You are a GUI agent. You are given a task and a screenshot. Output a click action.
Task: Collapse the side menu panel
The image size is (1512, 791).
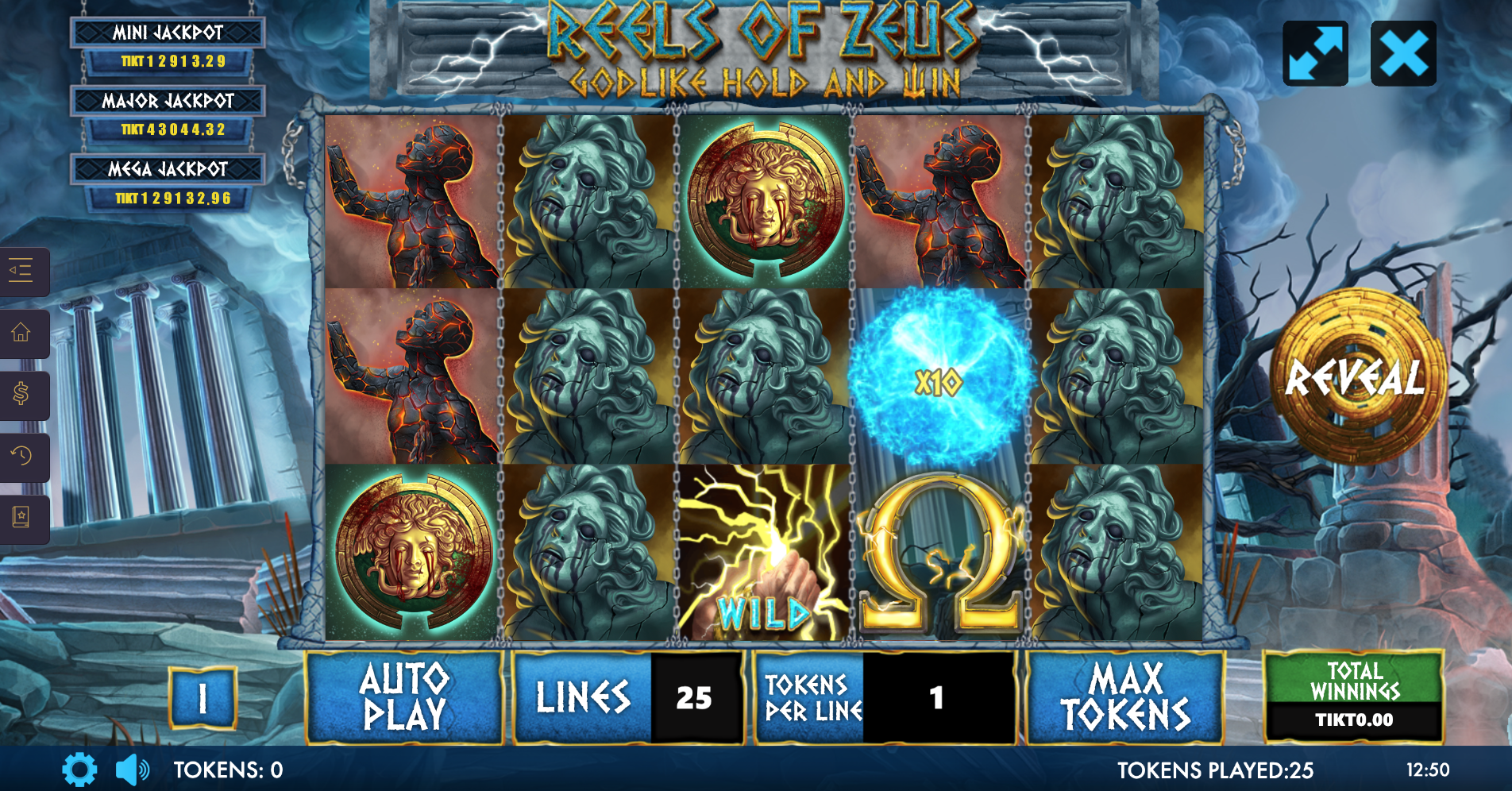(21, 272)
